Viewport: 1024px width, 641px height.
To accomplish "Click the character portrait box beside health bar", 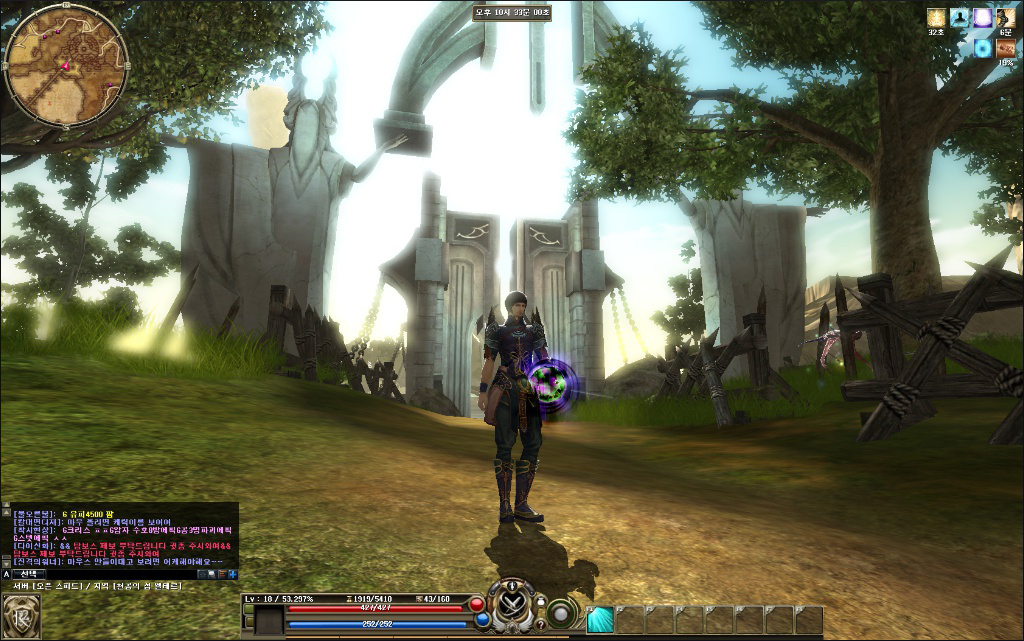I will 270,620.
